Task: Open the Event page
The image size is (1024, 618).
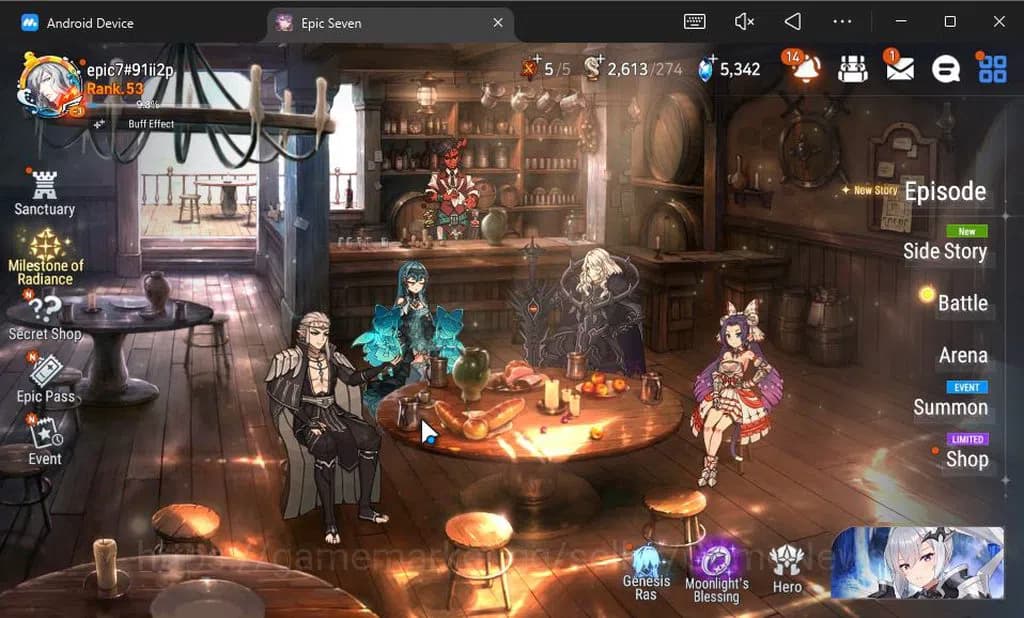Action: (x=45, y=441)
